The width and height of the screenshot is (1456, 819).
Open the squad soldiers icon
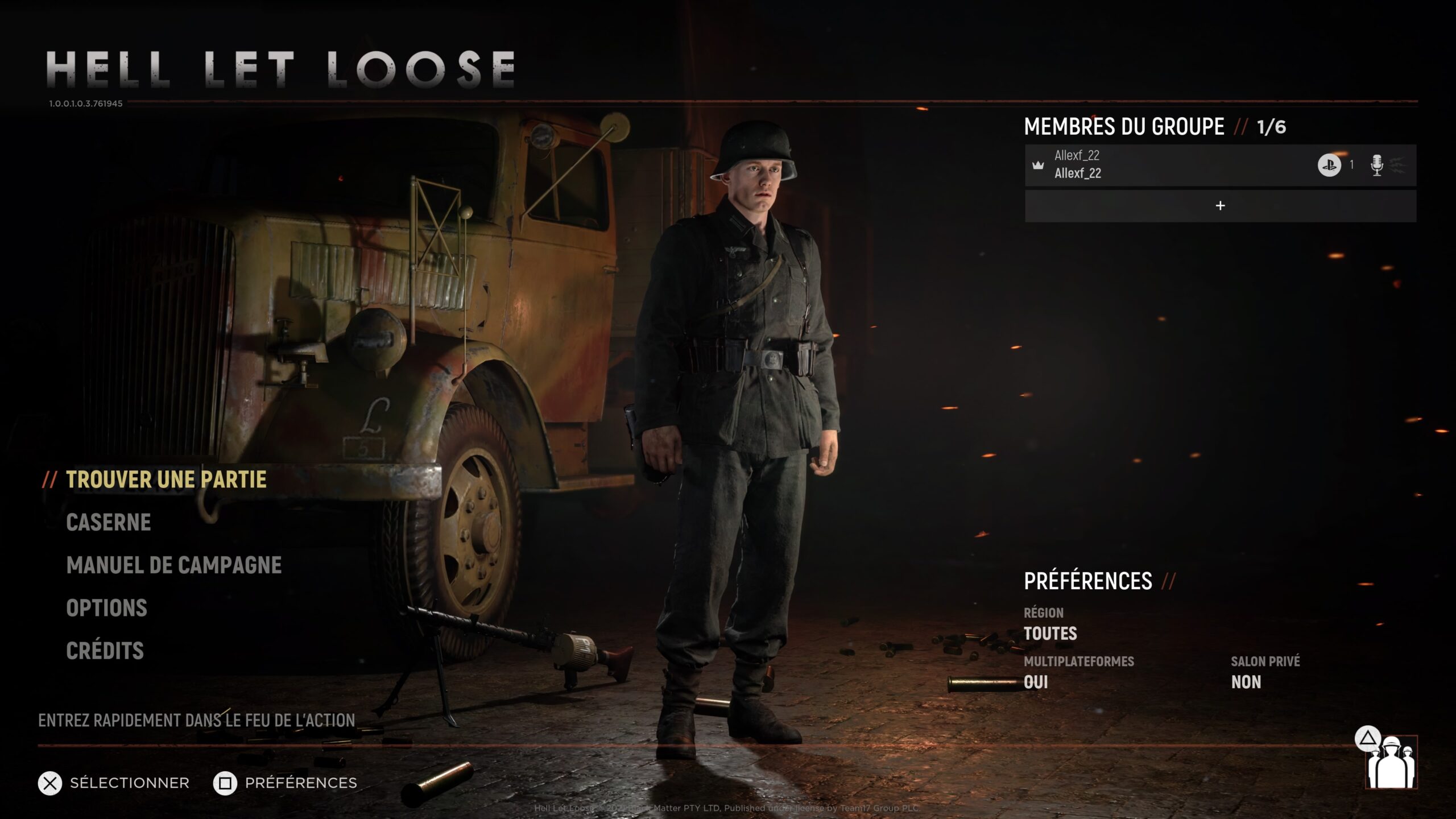pyautogui.click(x=1391, y=765)
